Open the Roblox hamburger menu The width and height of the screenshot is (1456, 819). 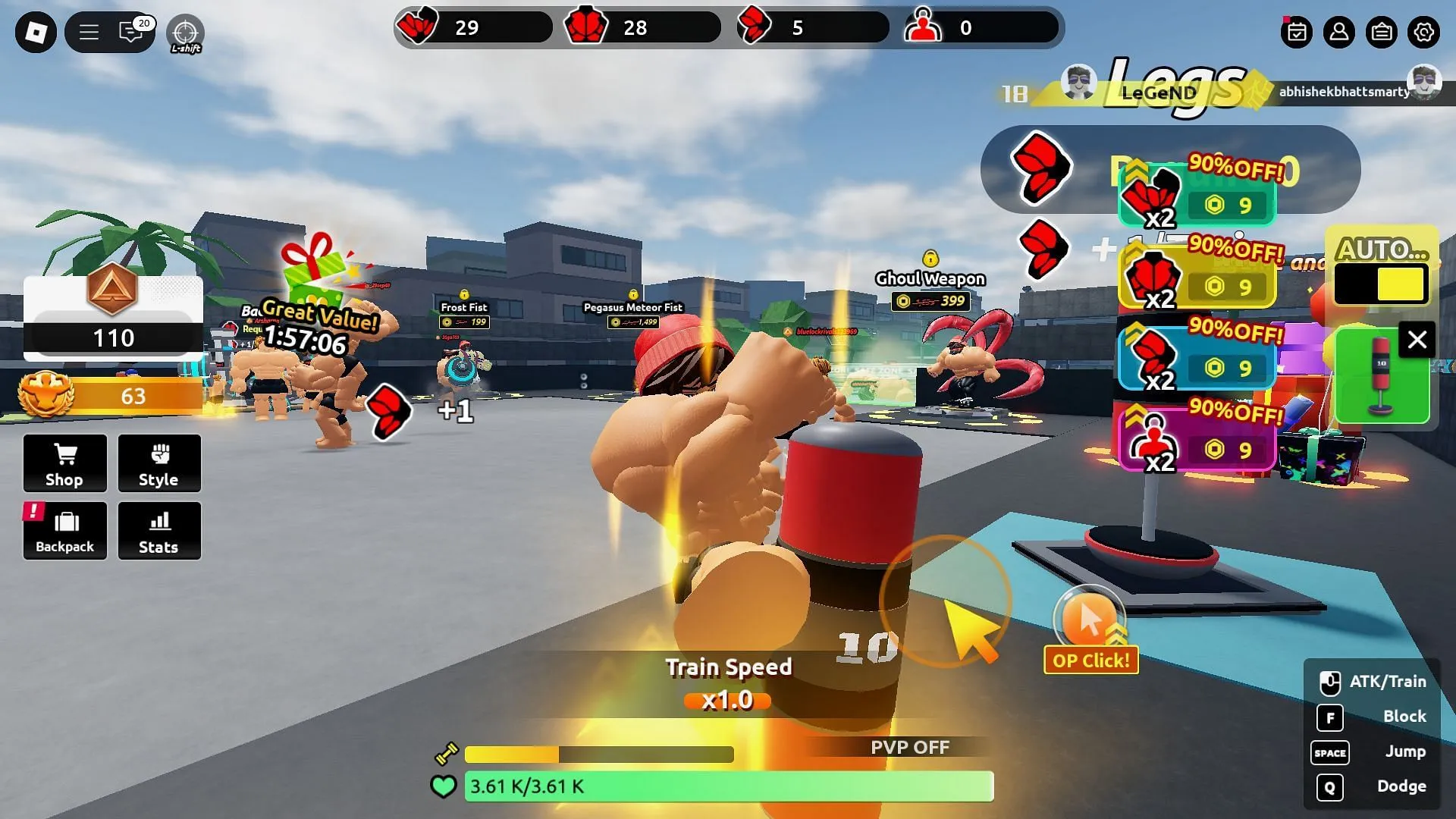88,33
